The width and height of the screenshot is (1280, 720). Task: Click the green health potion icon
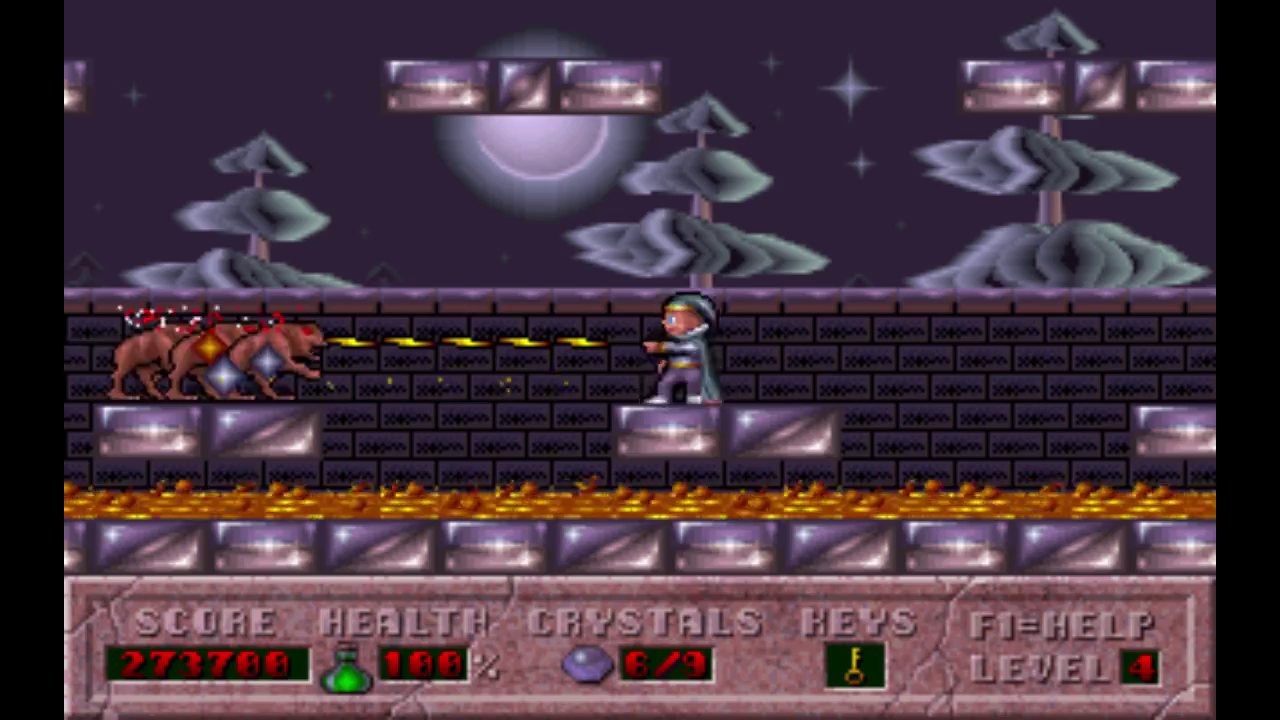pos(346,668)
